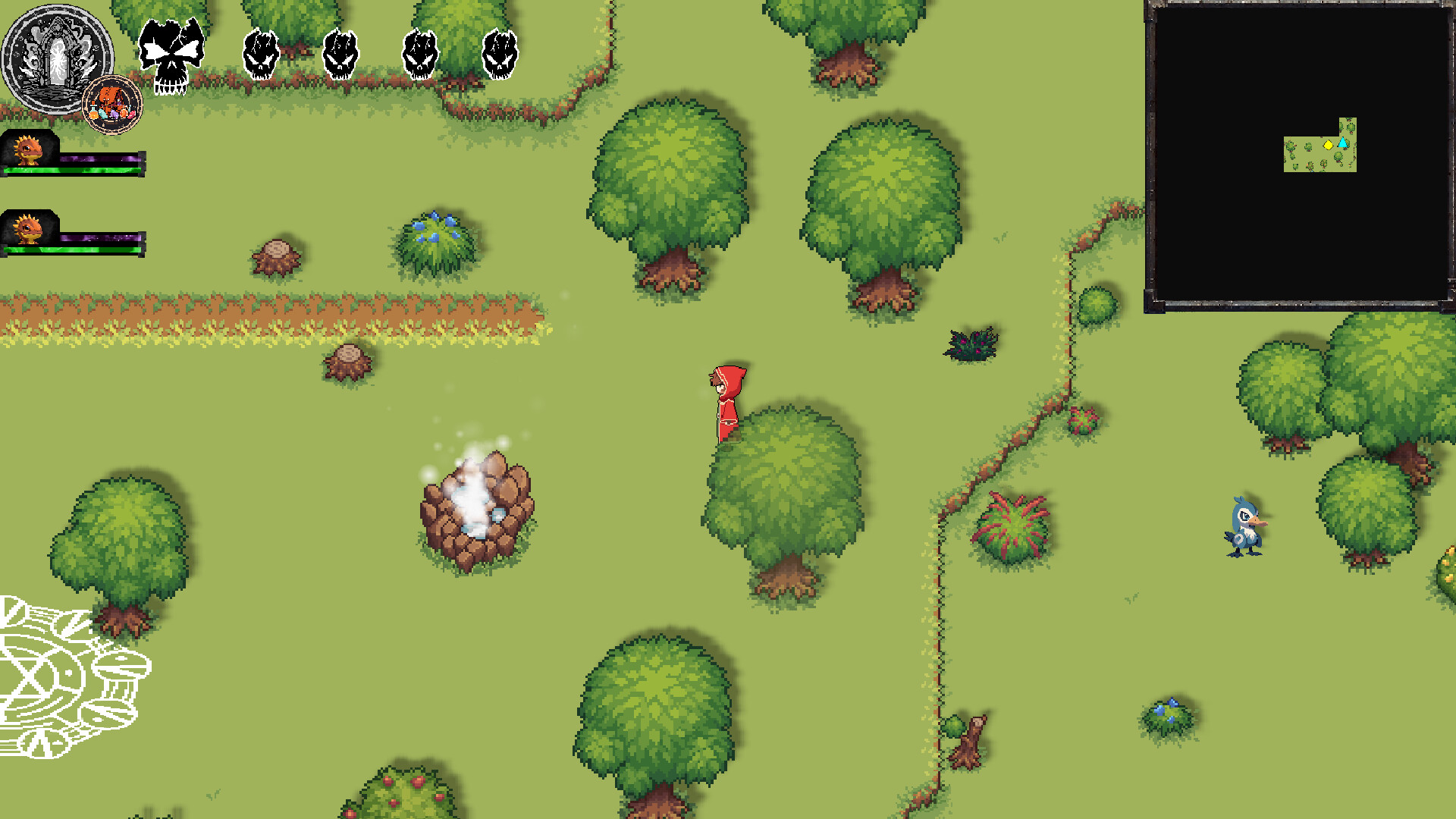
Task: Click the third small skull counter icon
Action: [x=422, y=52]
